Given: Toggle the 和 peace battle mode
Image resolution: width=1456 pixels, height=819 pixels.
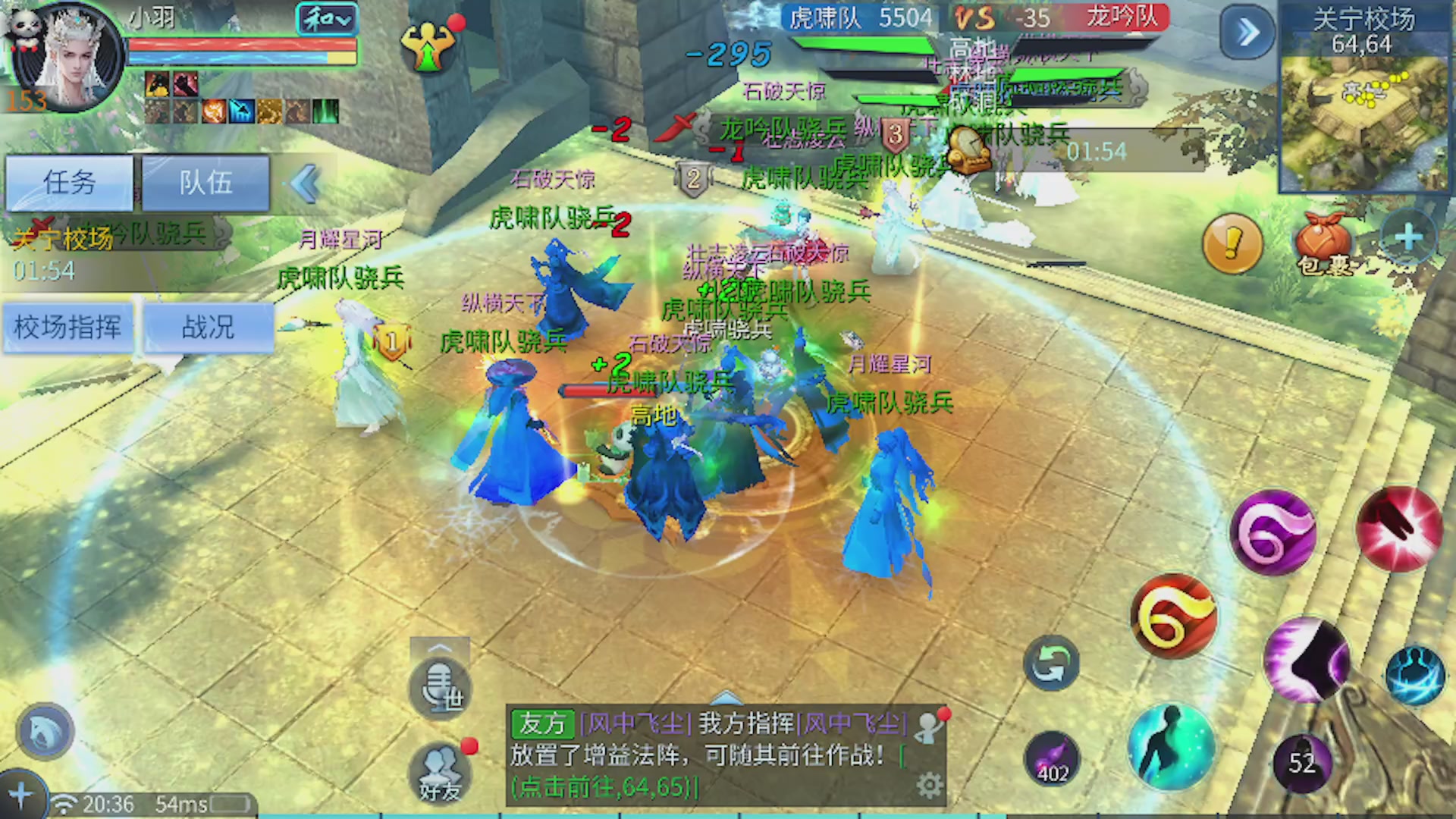Looking at the screenshot, I should click(x=326, y=18).
